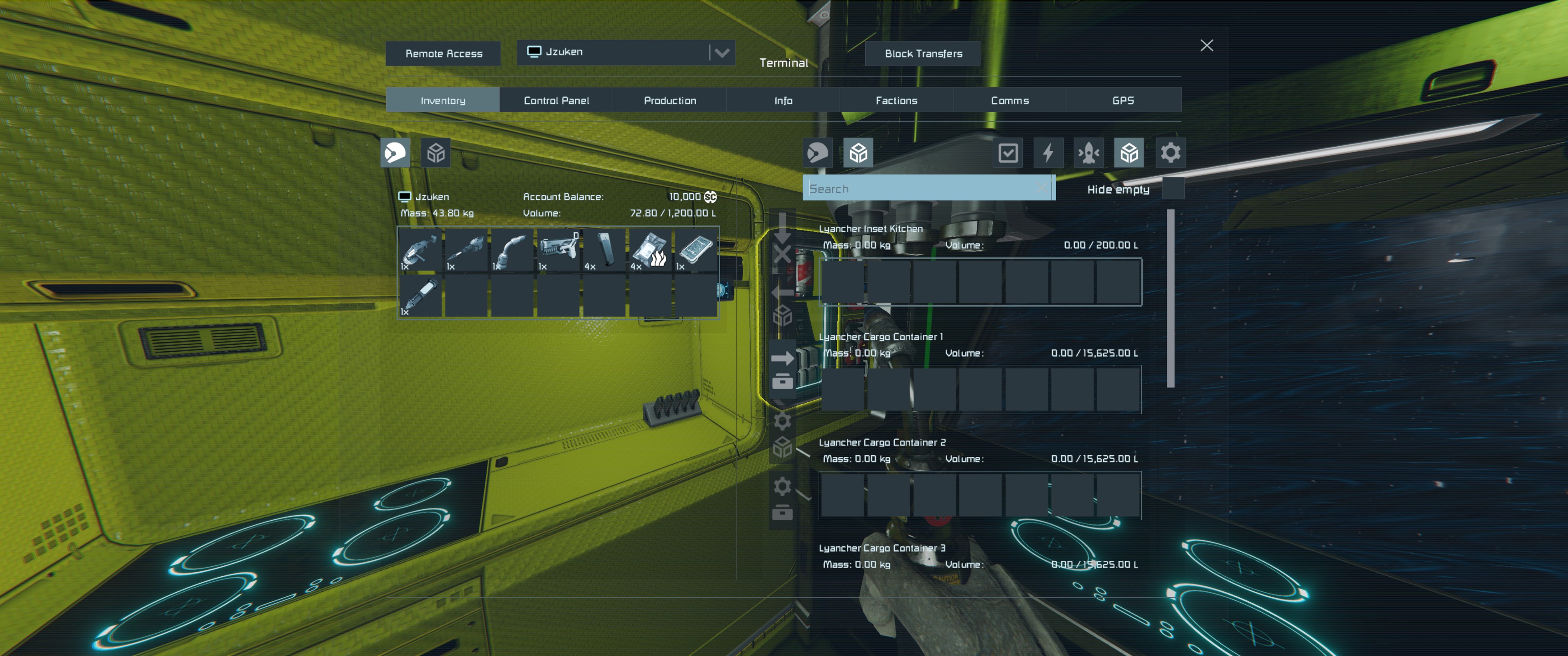Viewport: 1568px width, 656px height.
Task: Choose the ammo magazine stack
Action: pyautogui.click(x=604, y=250)
